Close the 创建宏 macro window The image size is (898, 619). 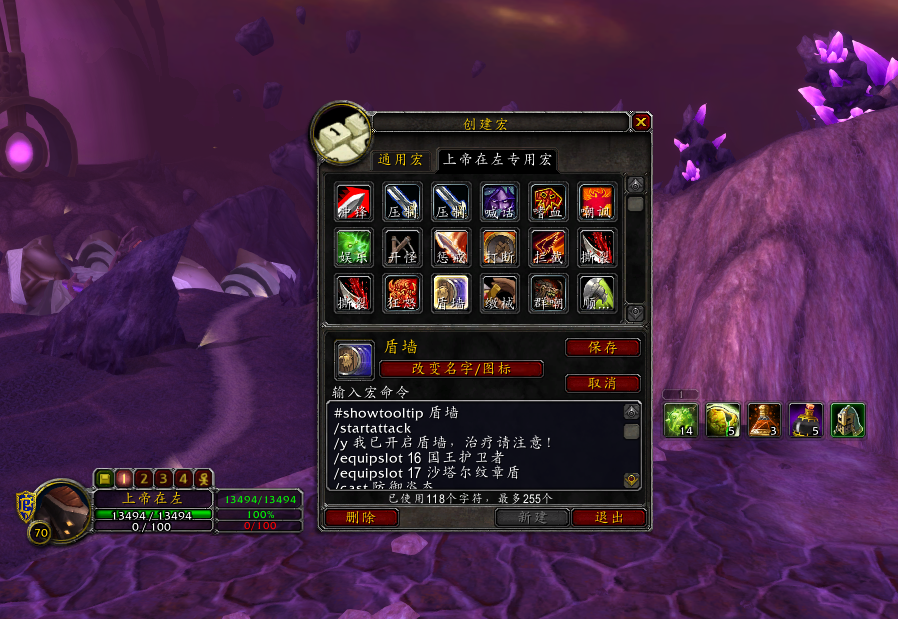coord(641,122)
